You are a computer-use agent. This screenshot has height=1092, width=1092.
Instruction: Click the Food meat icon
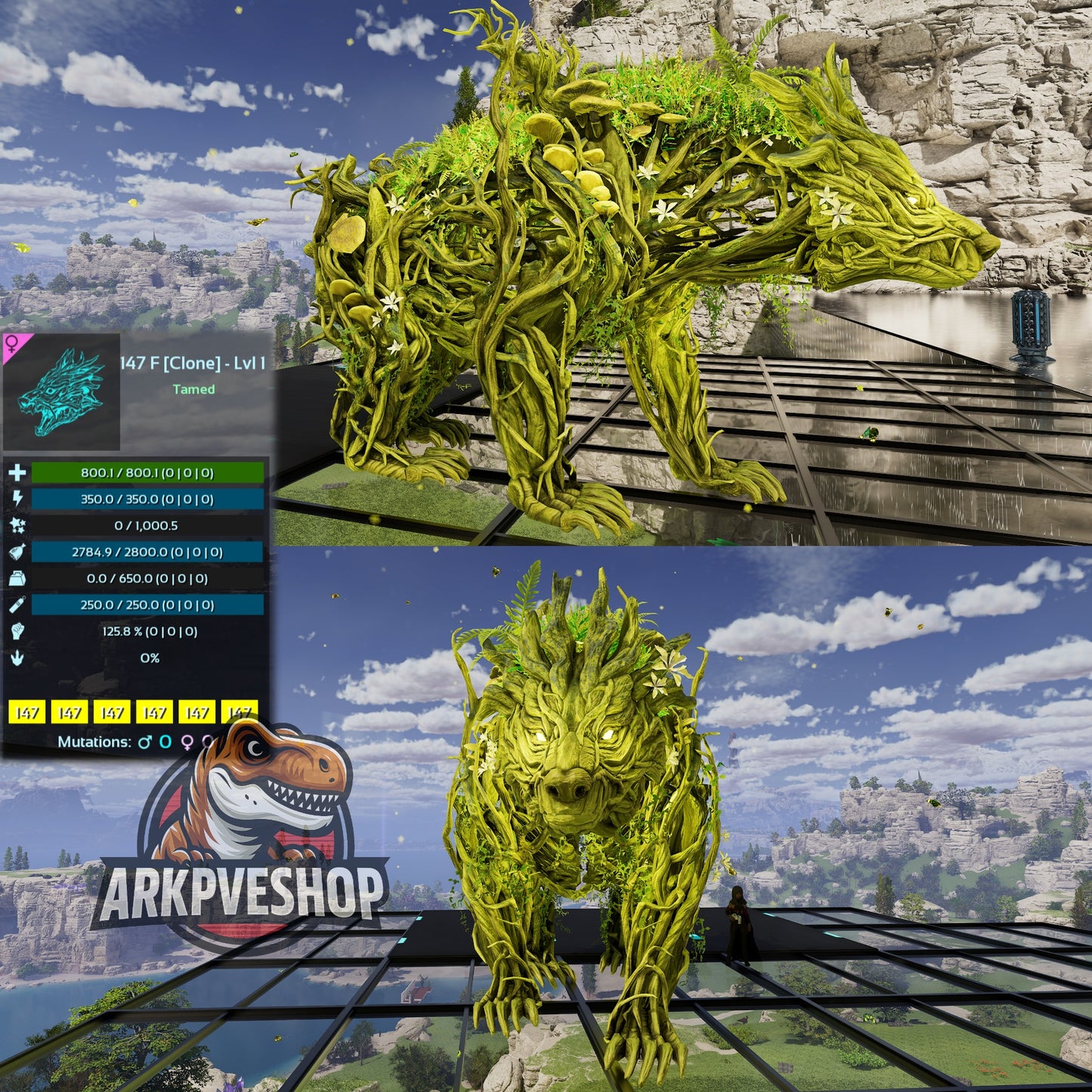click(18, 552)
